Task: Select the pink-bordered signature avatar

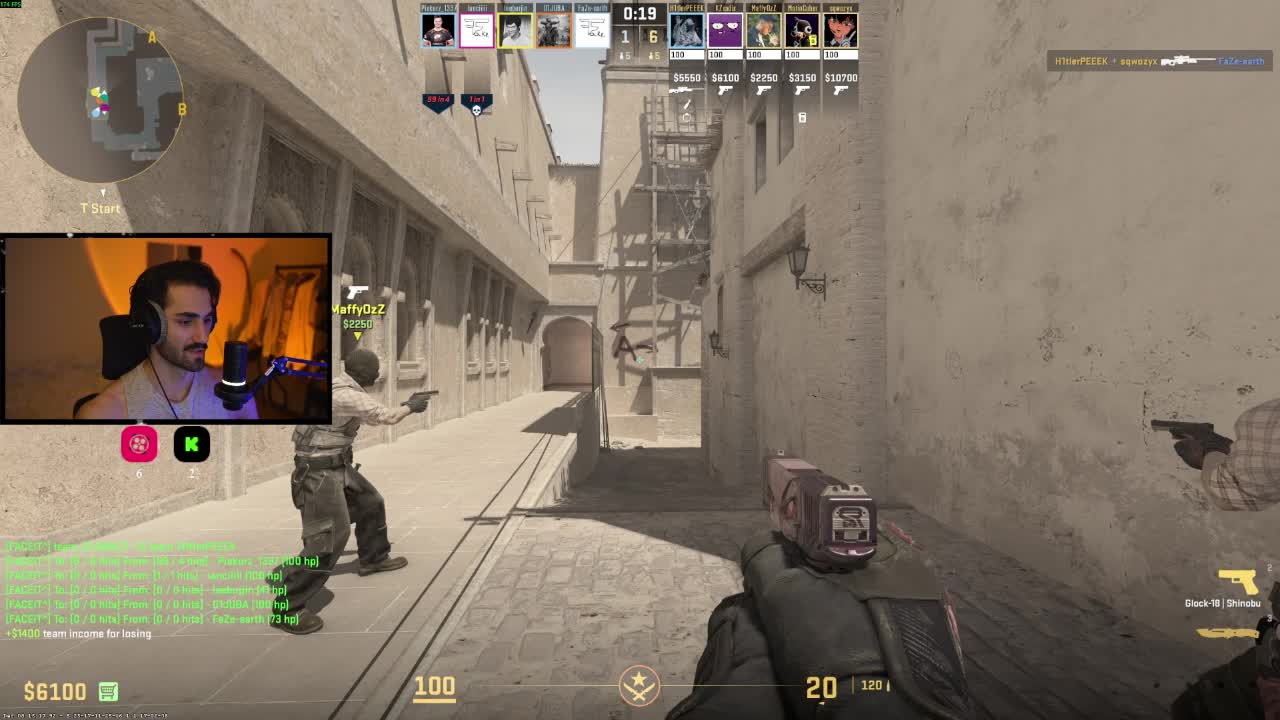Action: click(x=476, y=31)
